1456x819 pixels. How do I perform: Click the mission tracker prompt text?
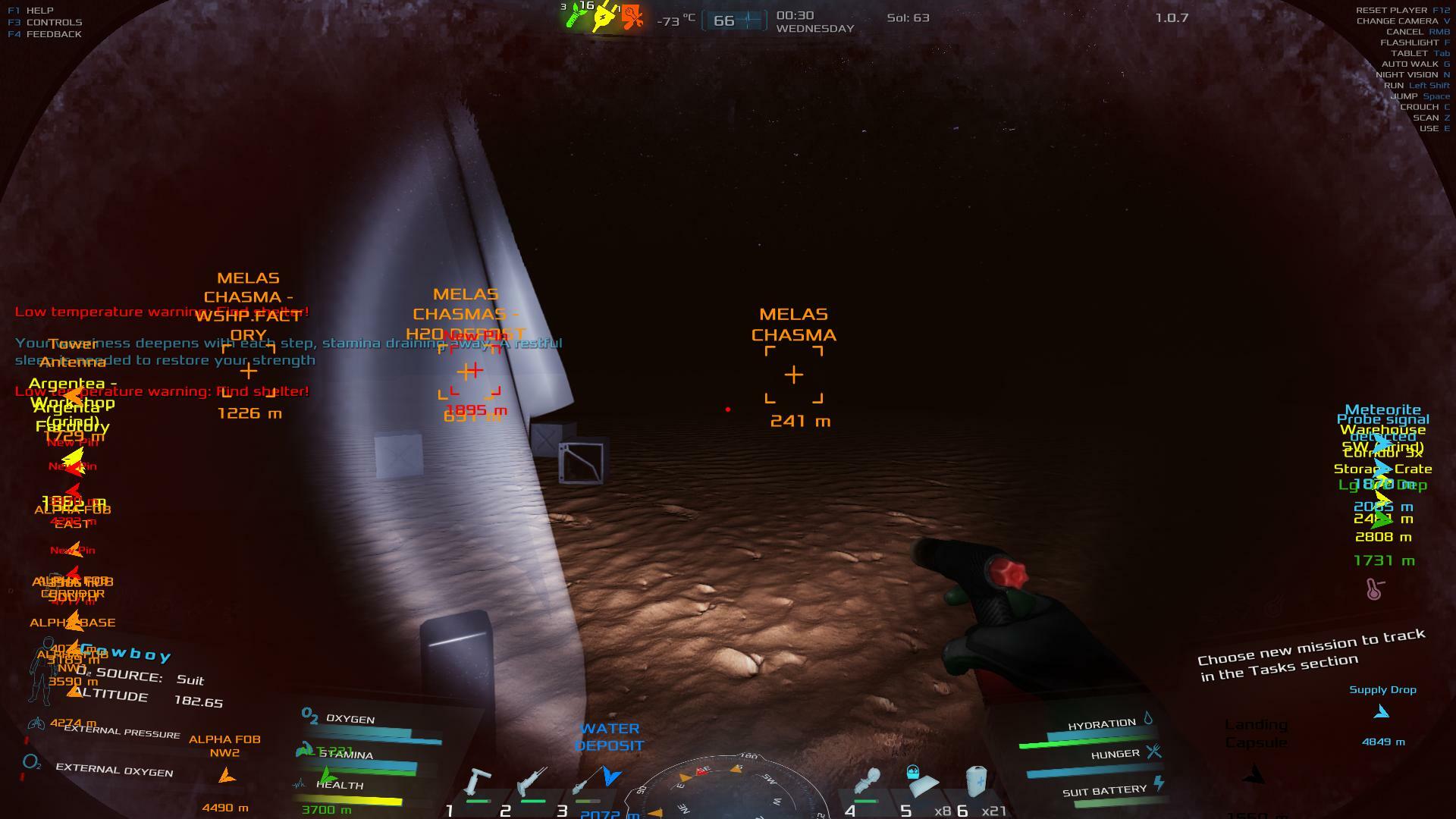coord(1310,654)
